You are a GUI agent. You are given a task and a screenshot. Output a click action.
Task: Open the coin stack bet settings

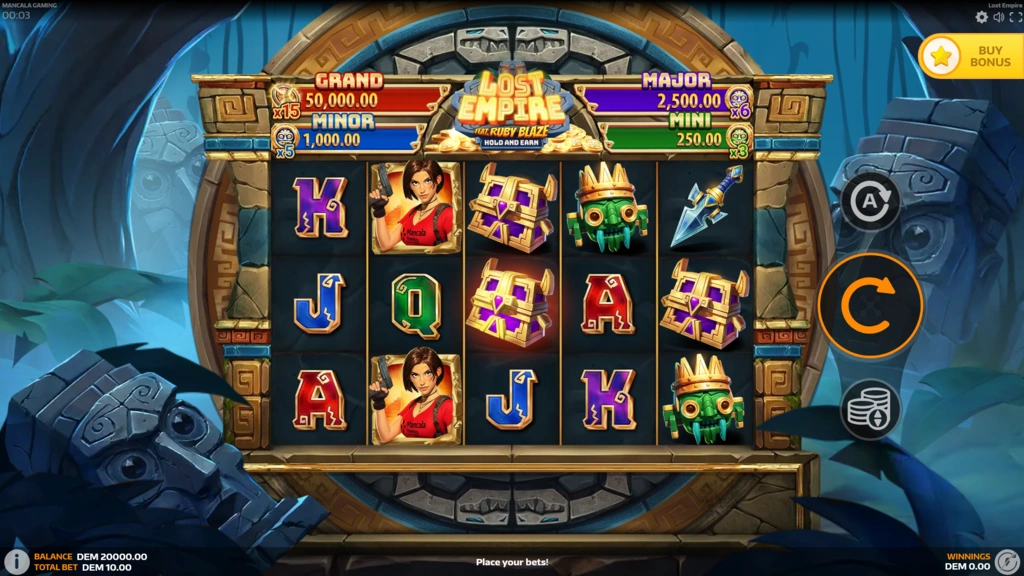(x=869, y=409)
